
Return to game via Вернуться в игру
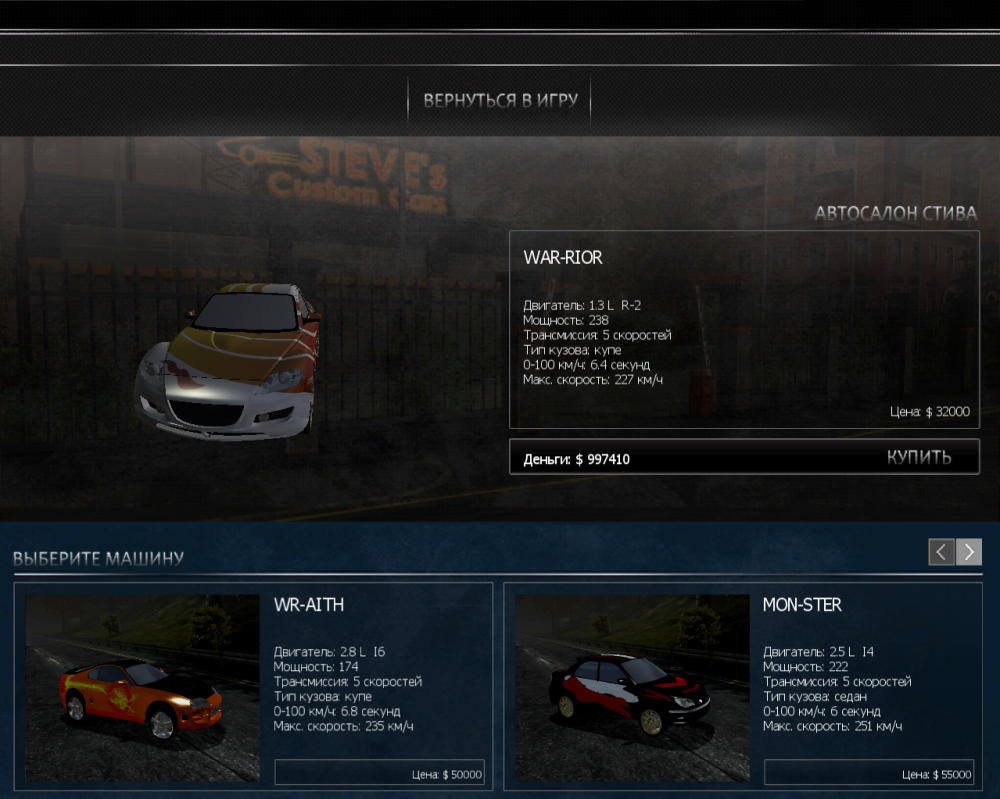point(499,101)
